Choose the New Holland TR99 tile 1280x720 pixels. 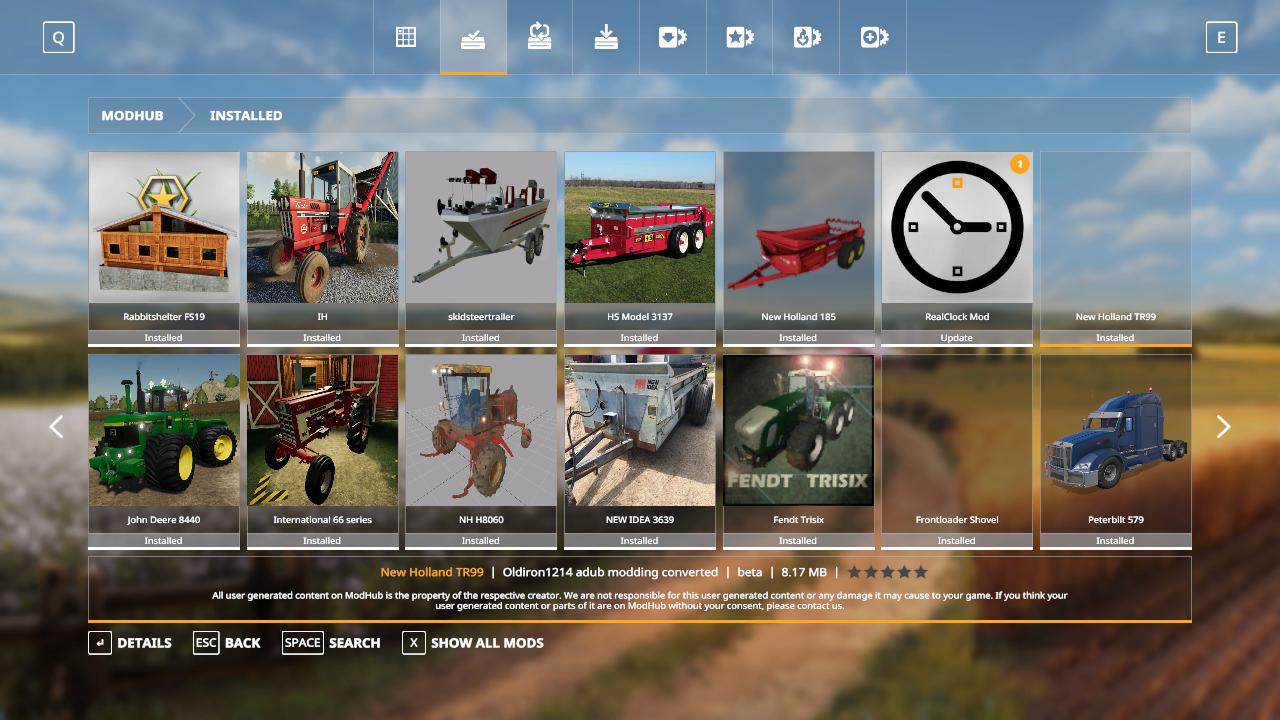(1115, 248)
